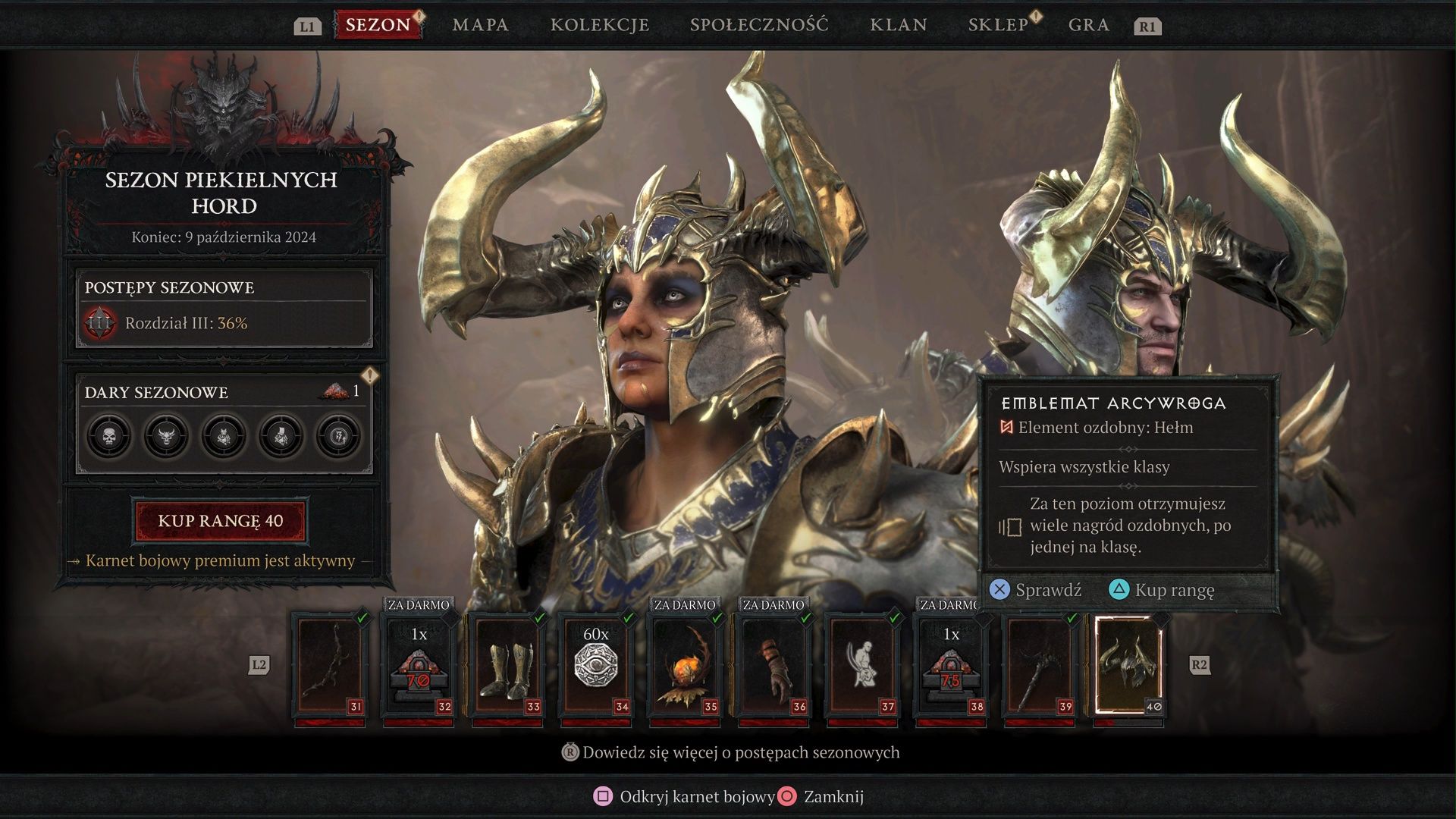Select the horned helm reward at rank 40
Screen dimensions: 1456x819
click(1128, 666)
